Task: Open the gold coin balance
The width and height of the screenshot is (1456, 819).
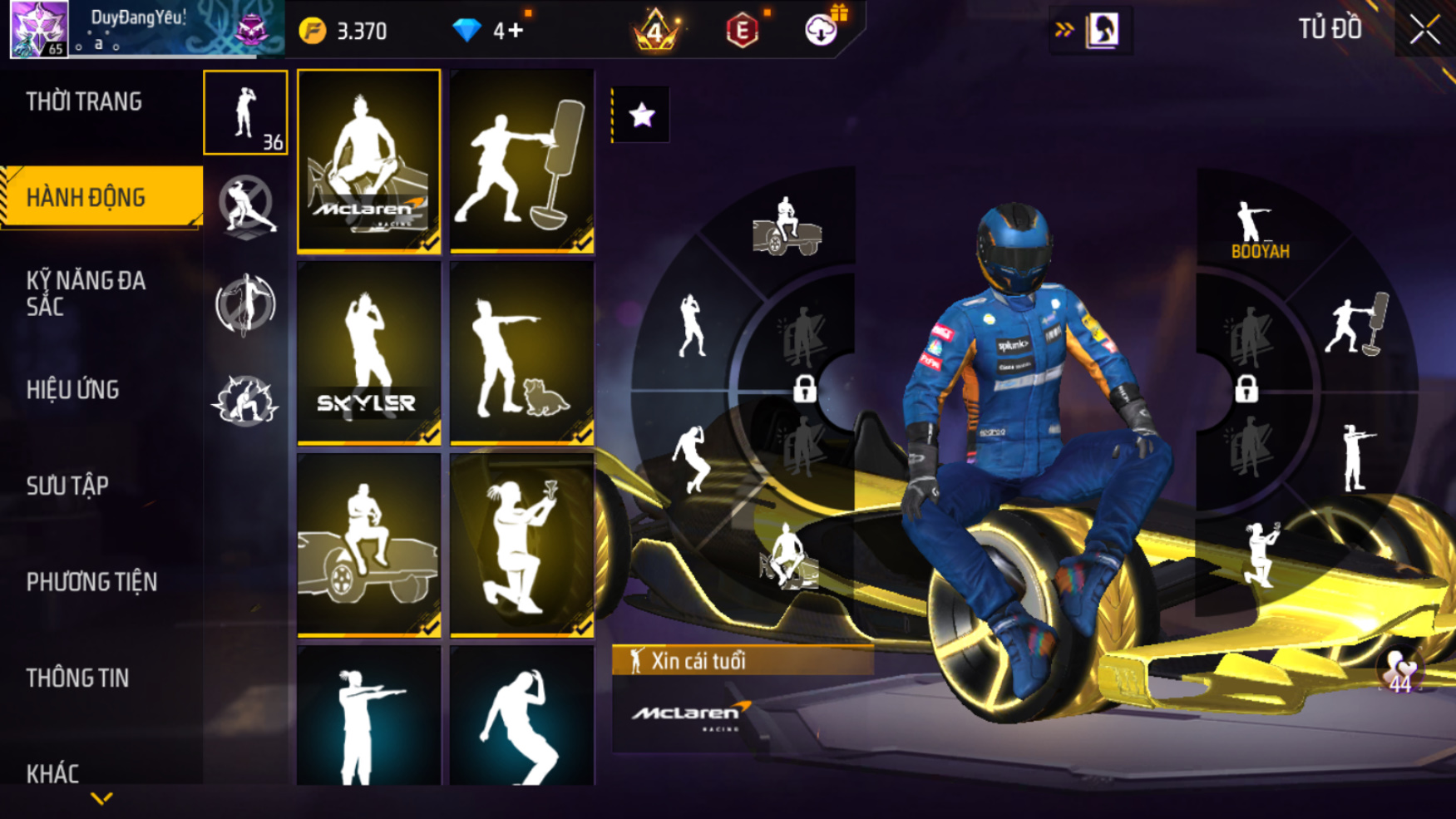Action: (343, 32)
